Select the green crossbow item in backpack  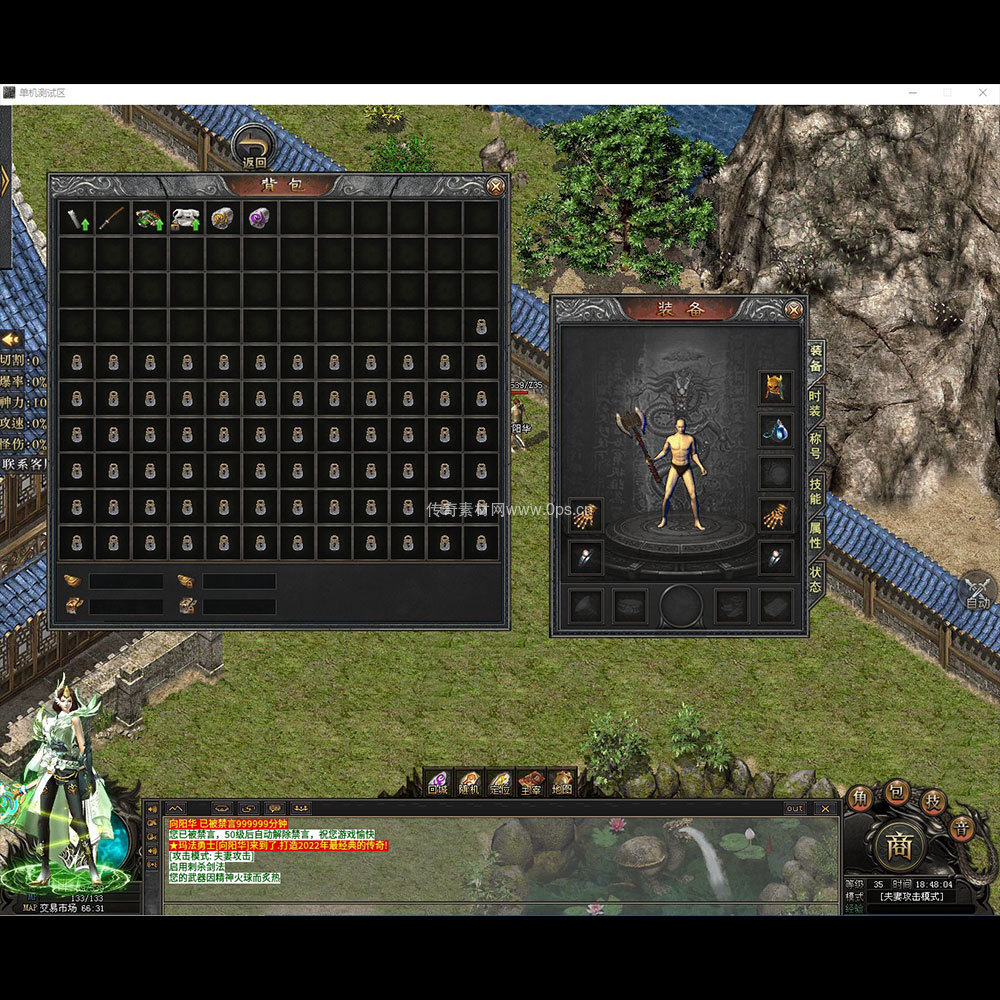149,219
